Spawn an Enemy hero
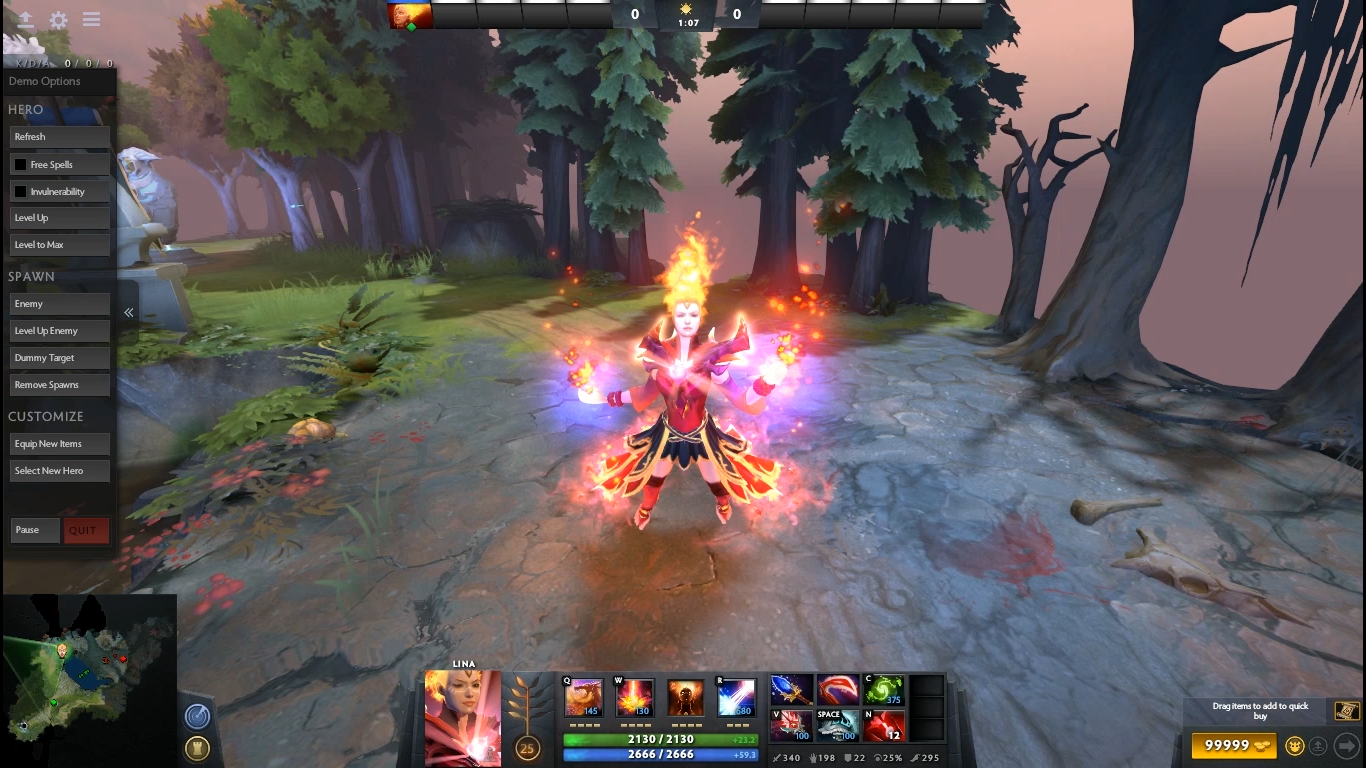Screen dimensions: 1366x768 [59, 304]
